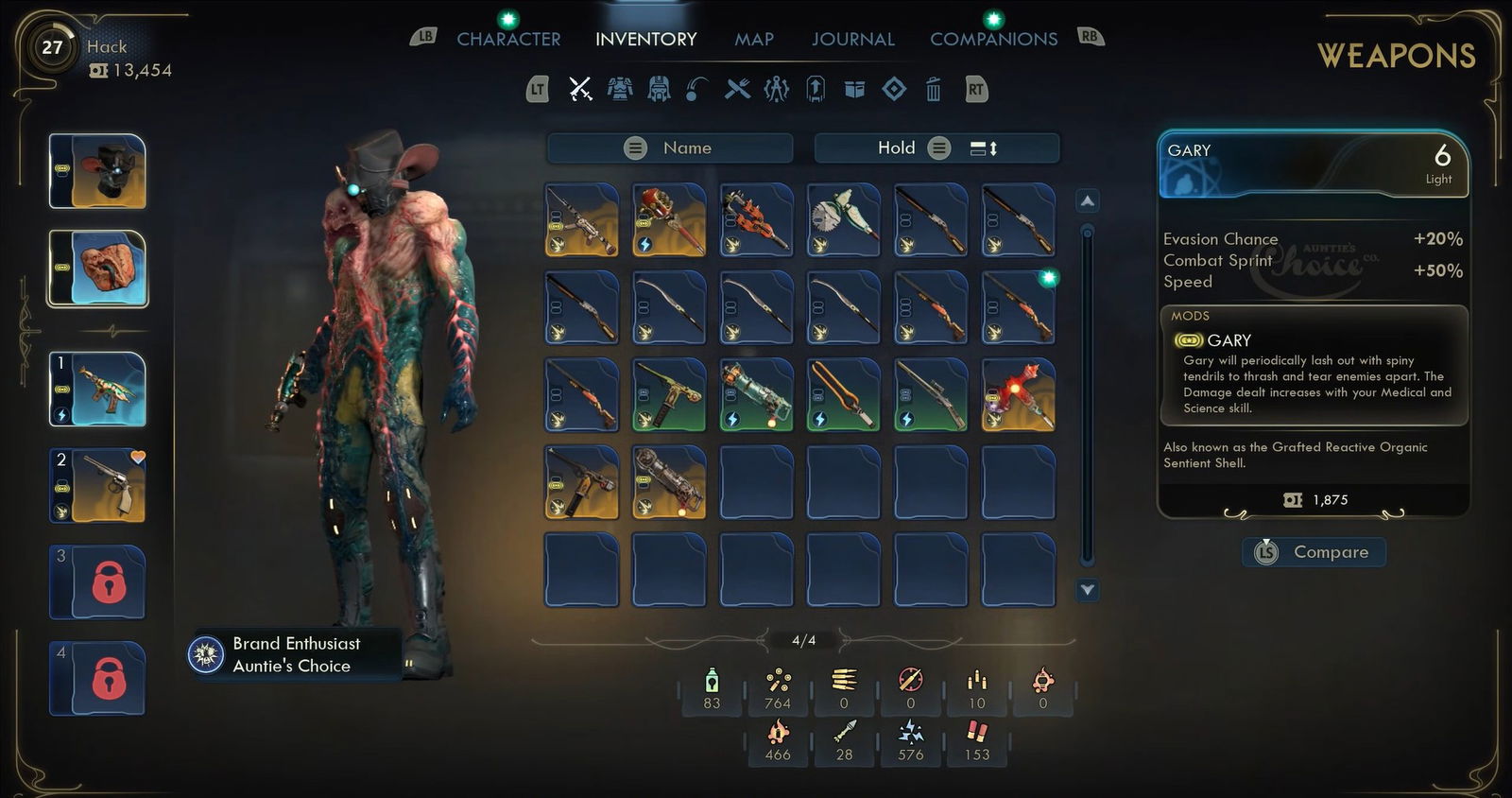Select the circular saw axe weapon
Image resolution: width=1512 pixels, height=798 pixels.
(844, 220)
